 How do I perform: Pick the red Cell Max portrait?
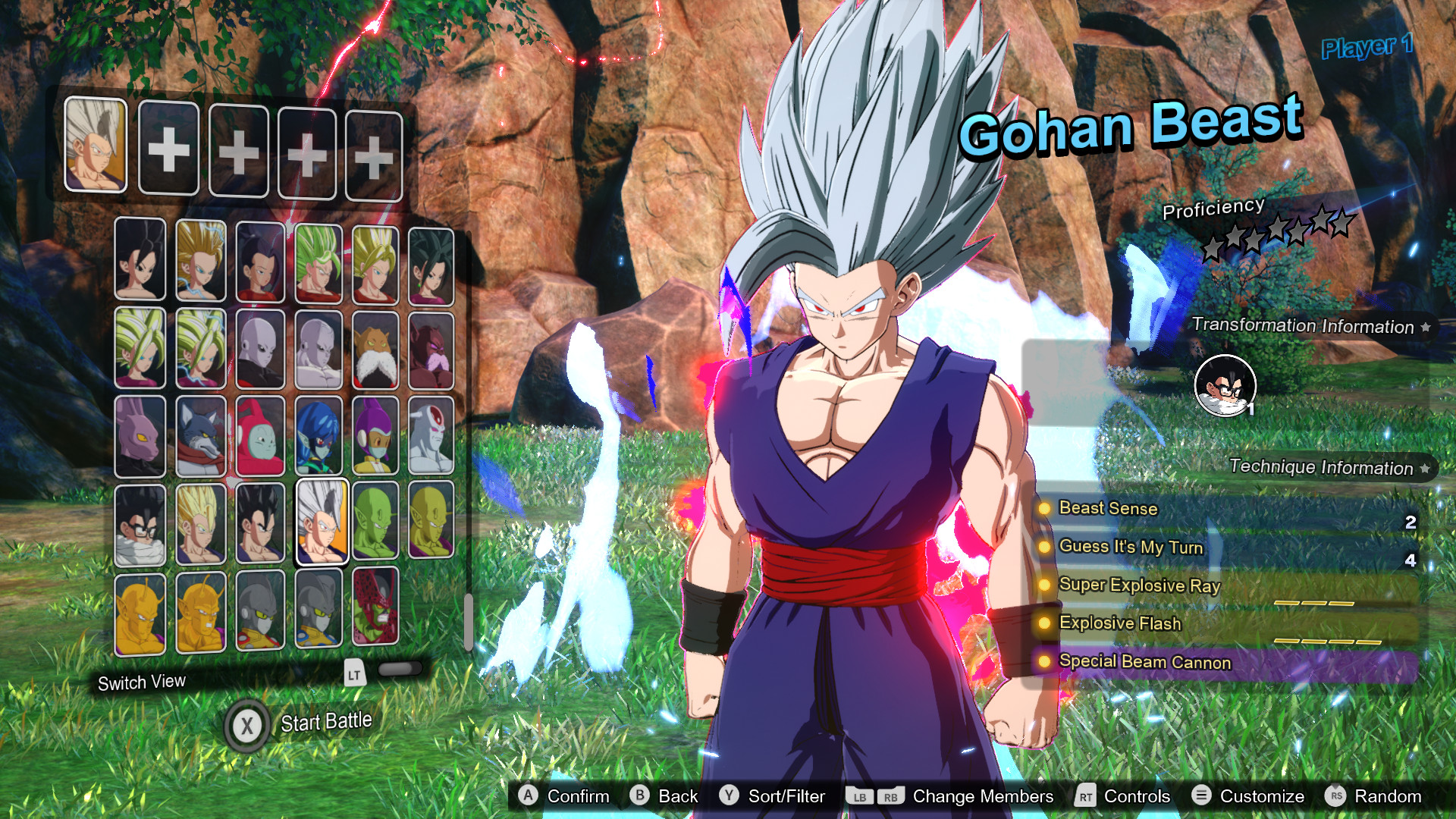point(375,607)
